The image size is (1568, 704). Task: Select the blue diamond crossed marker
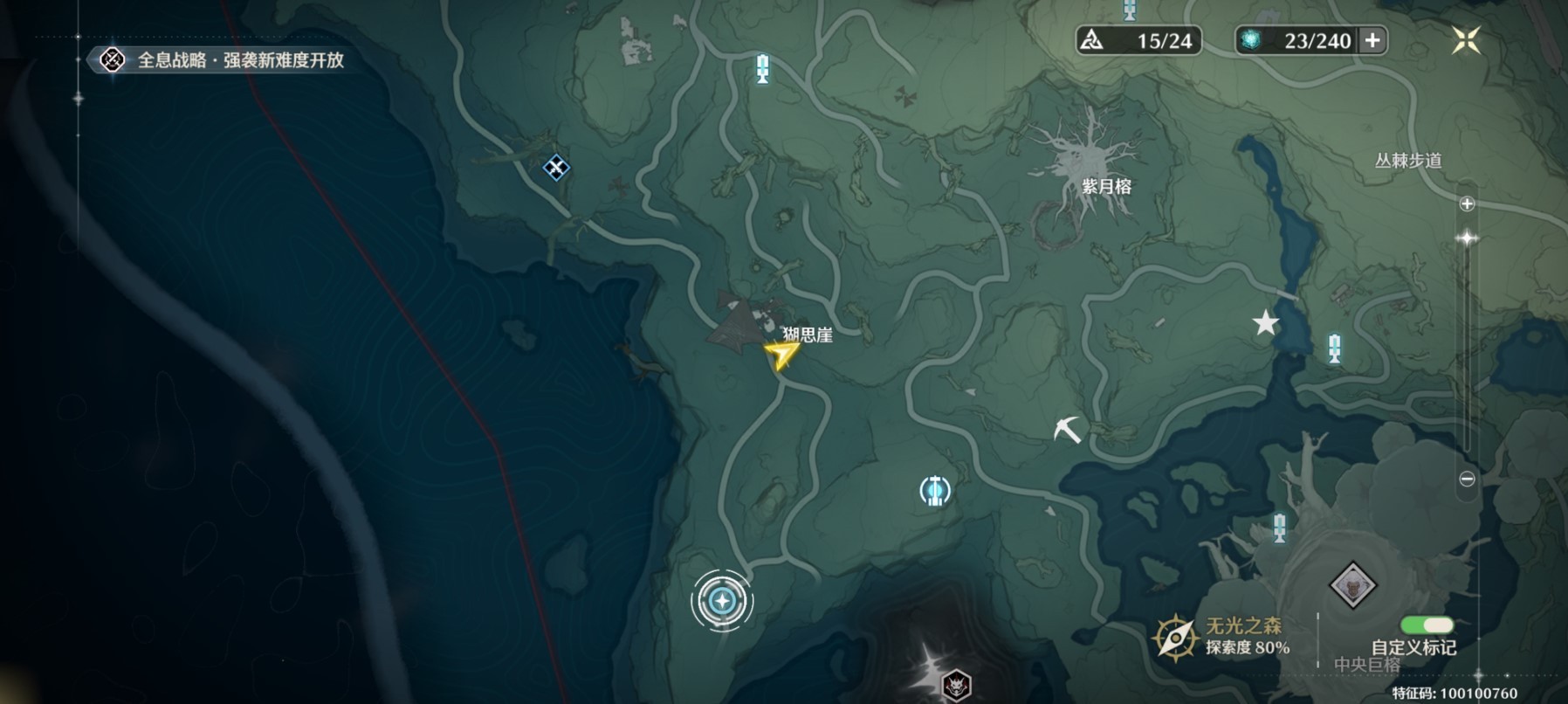[x=556, y=167]
